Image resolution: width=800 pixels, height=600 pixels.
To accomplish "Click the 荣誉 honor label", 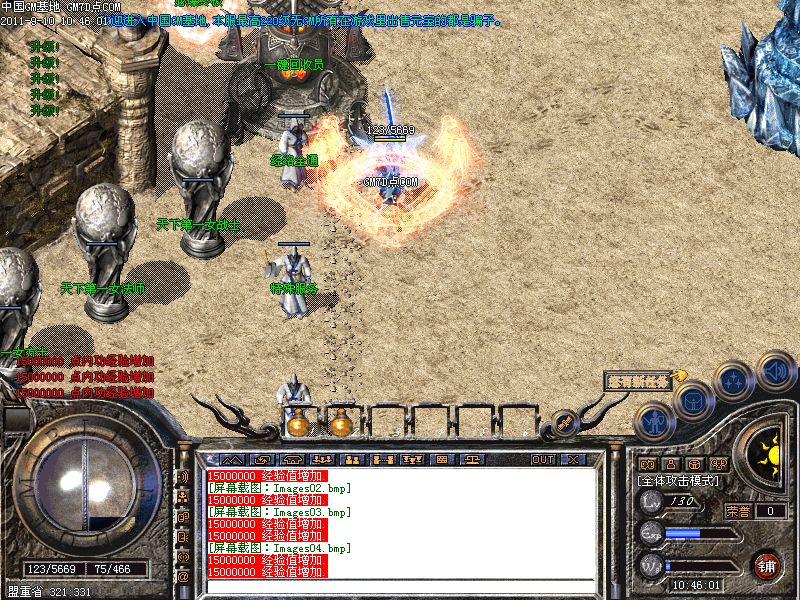I will click(x=738, y=511).
